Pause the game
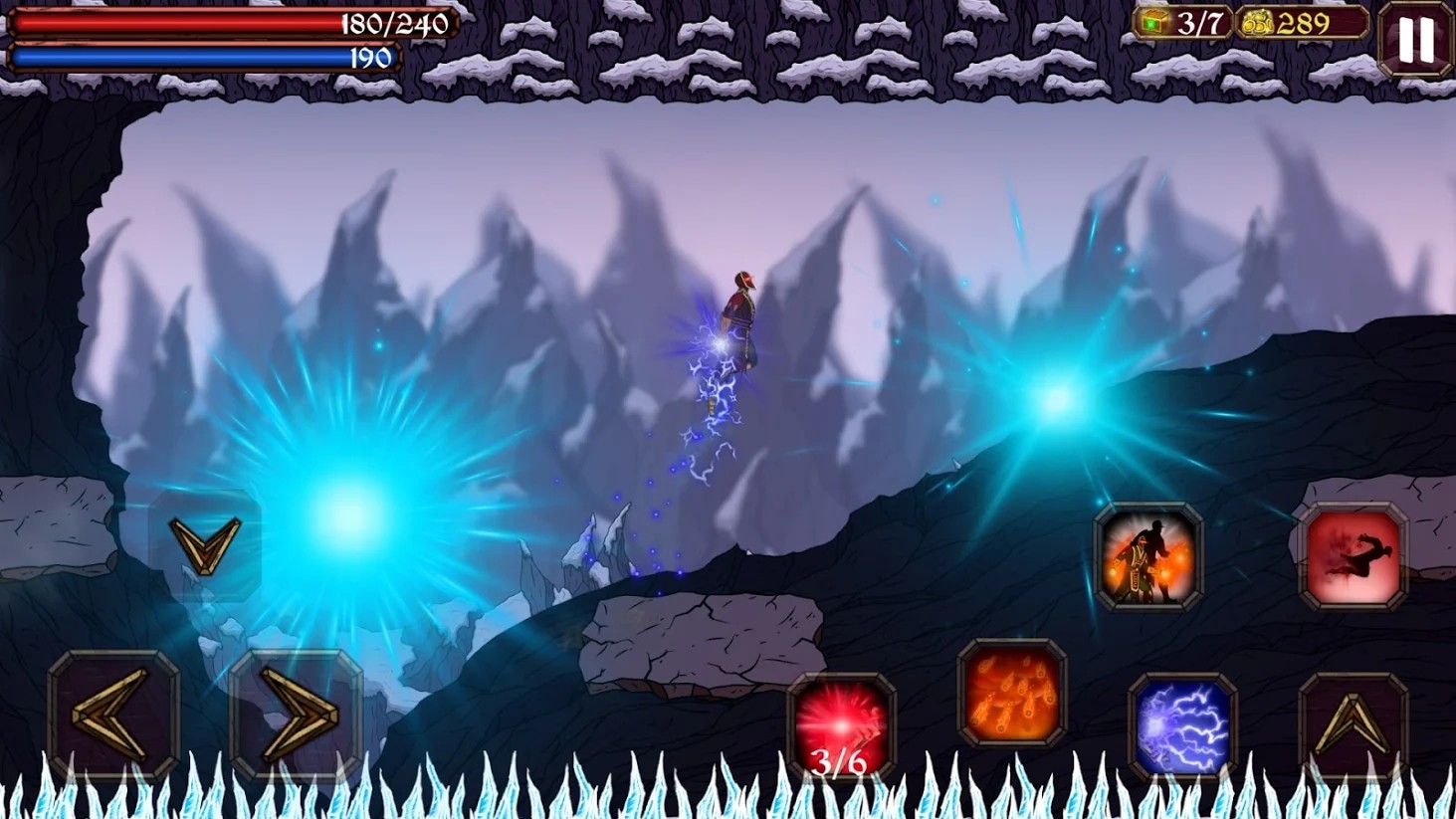This screenshot has width=1456, height=819. (x=1415, y=40)
